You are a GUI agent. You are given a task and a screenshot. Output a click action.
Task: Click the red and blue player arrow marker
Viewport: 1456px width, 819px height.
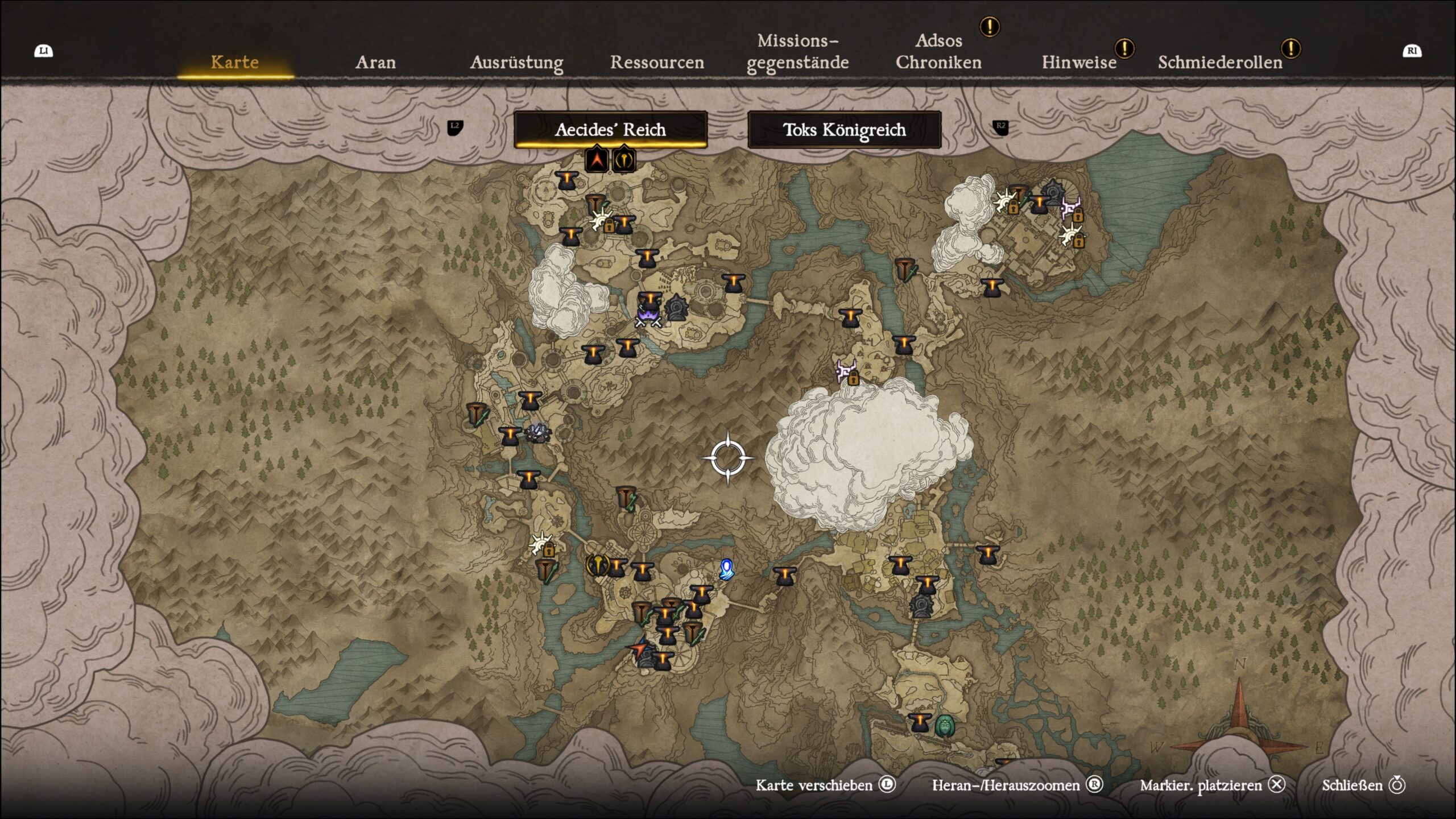click(639, 648)
